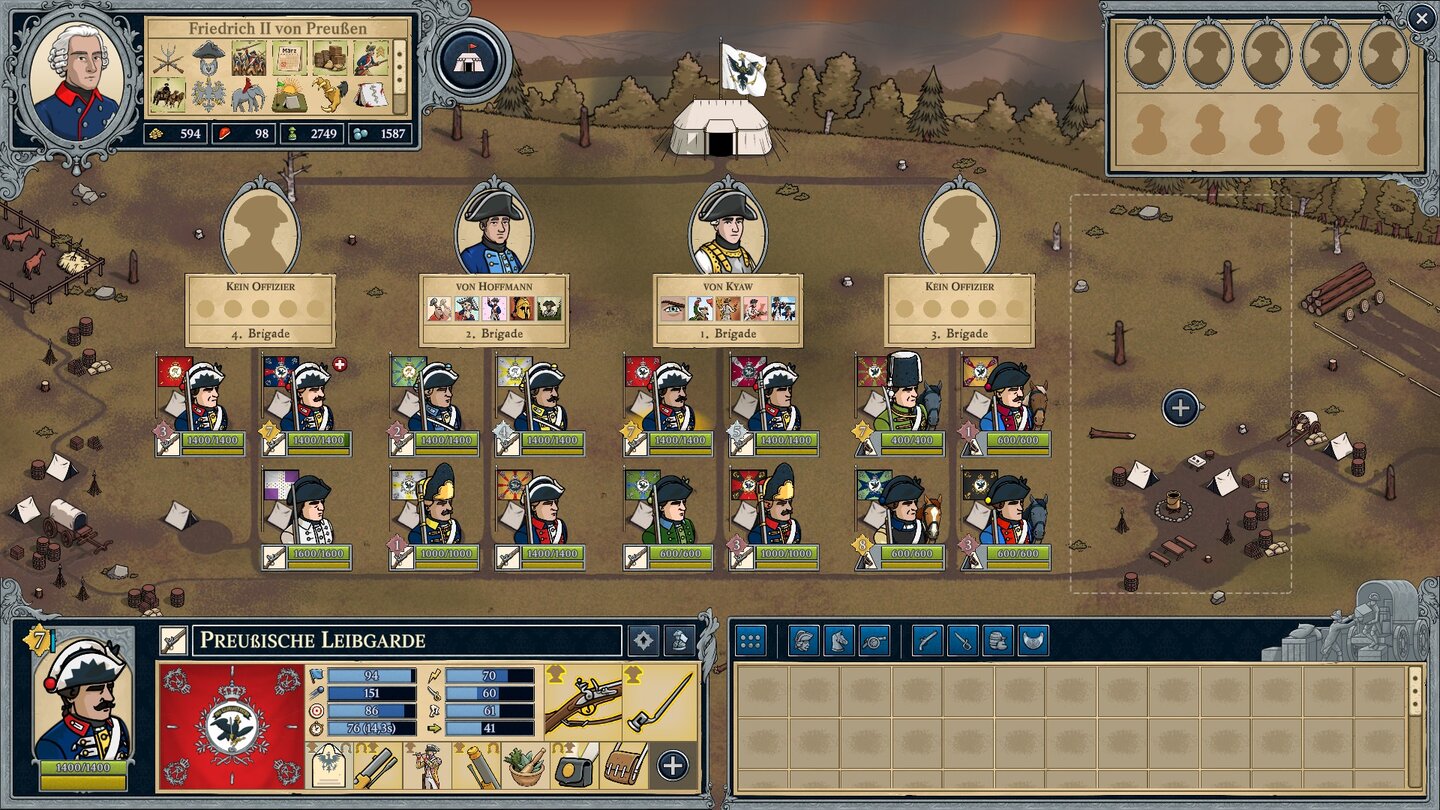Open officer selection for the 4. Brigade

coord(260,230)
